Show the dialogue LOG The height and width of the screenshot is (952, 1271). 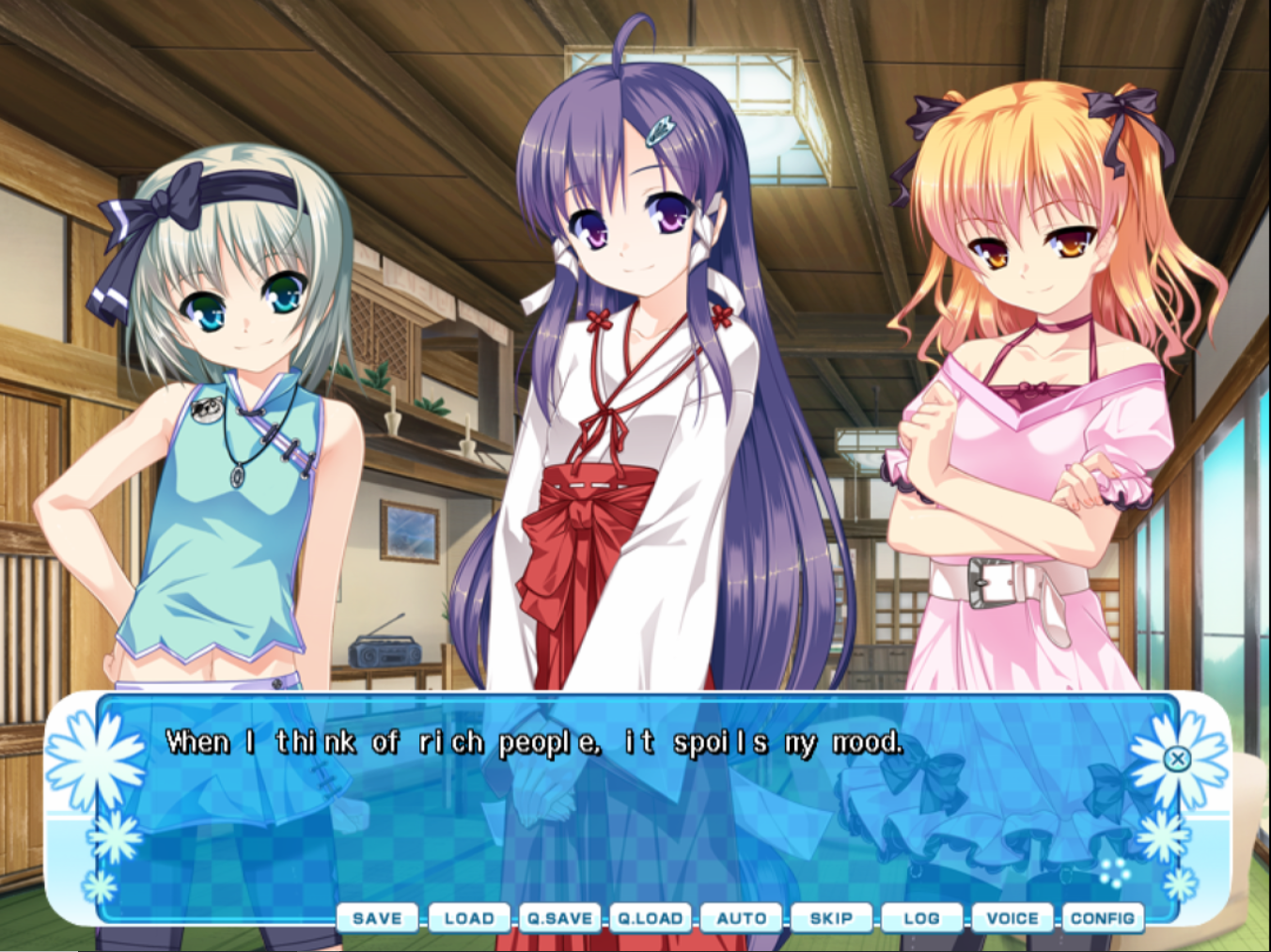pos(921,918)
